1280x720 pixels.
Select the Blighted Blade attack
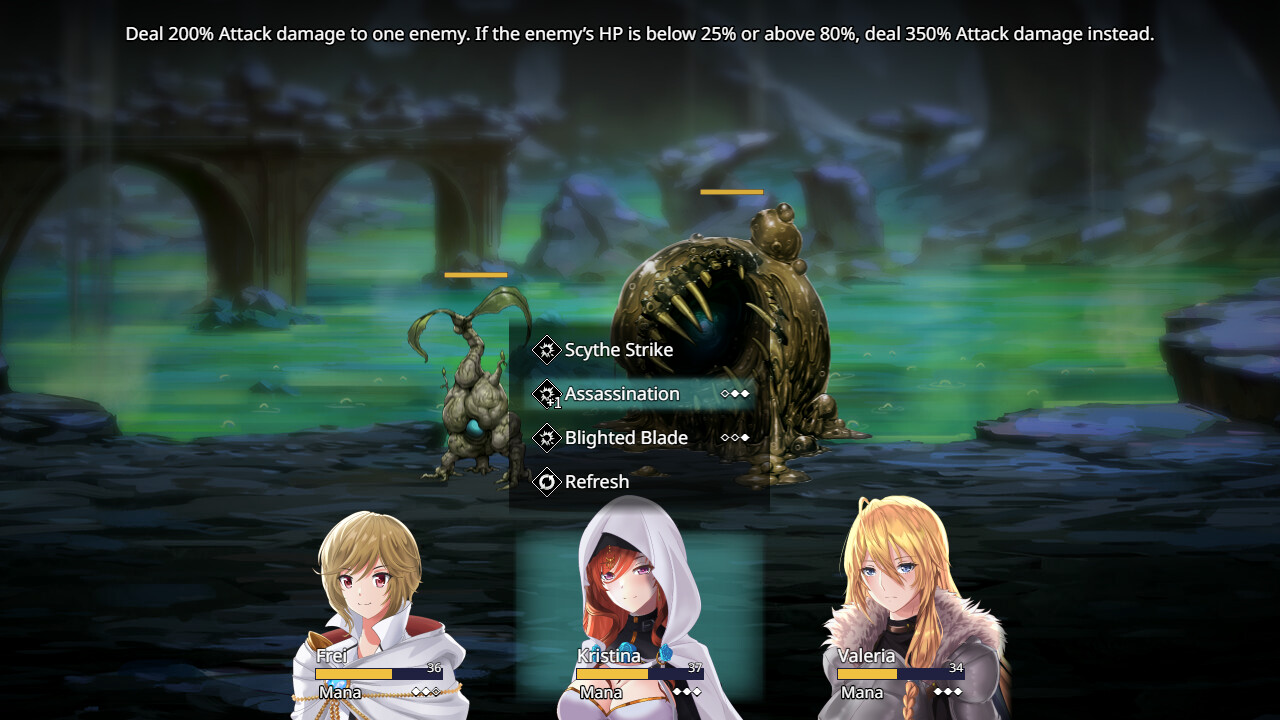(626, 438)
